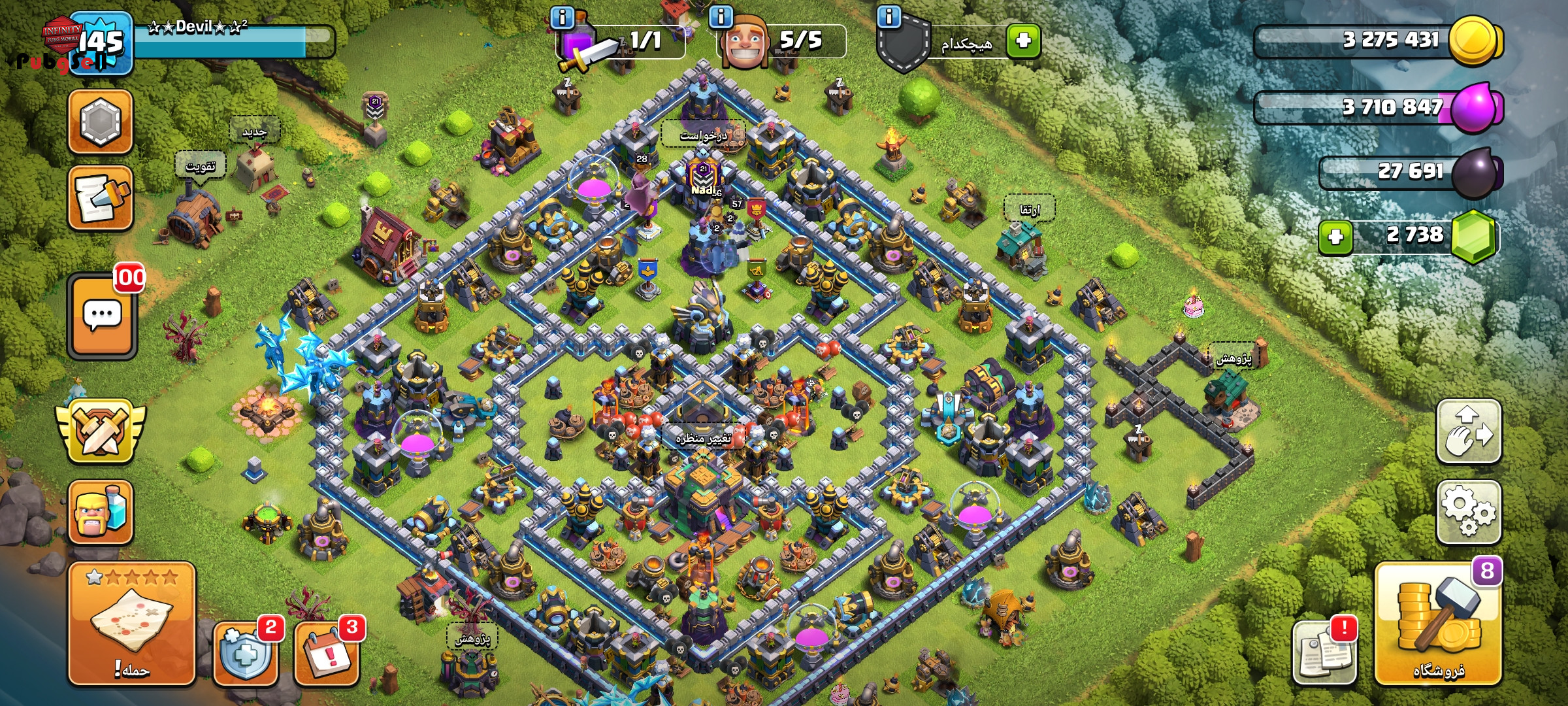Open the army overview barbarian button

click(x=101, y=512)
